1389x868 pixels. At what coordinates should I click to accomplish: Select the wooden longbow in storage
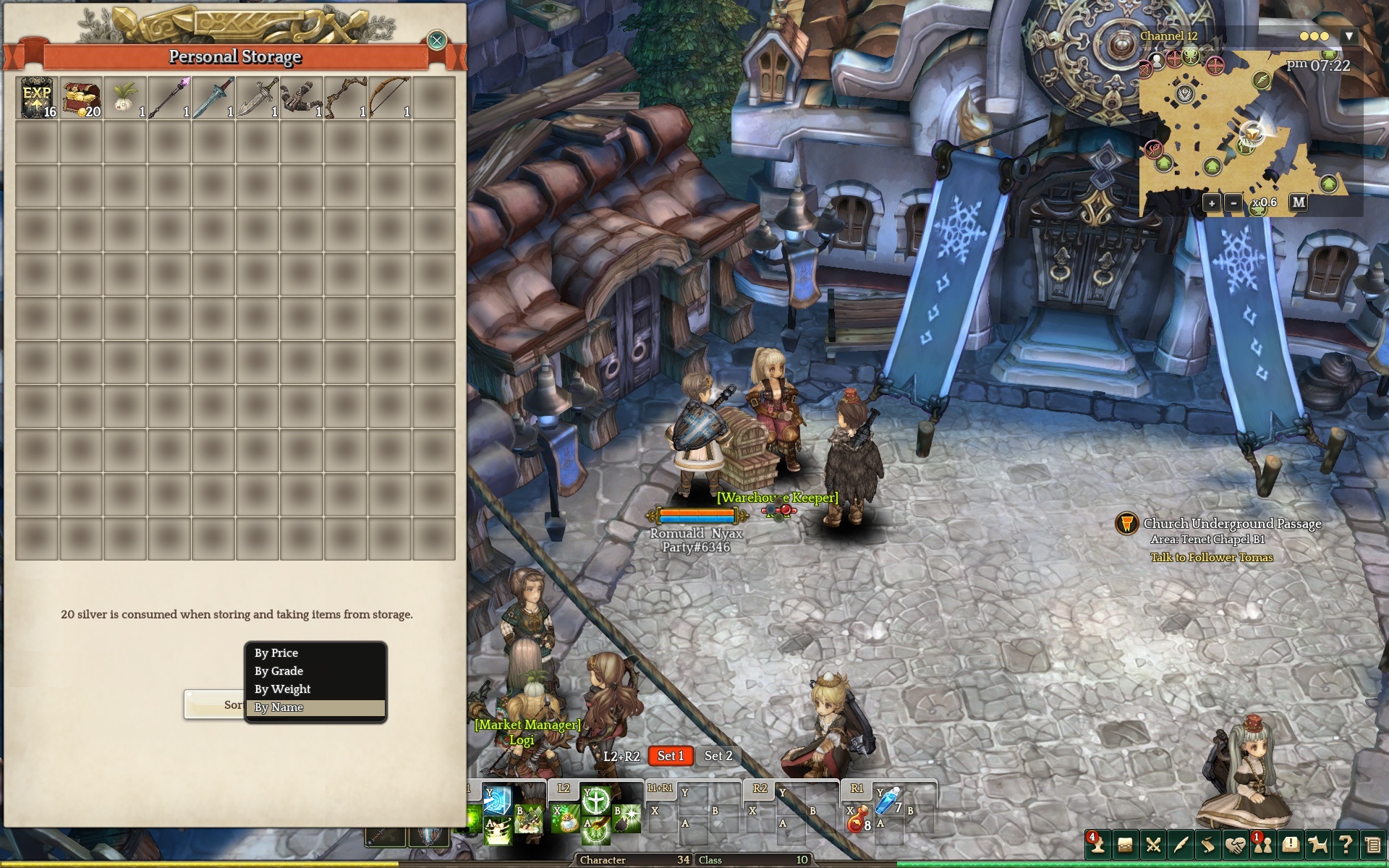pos(390,98)
